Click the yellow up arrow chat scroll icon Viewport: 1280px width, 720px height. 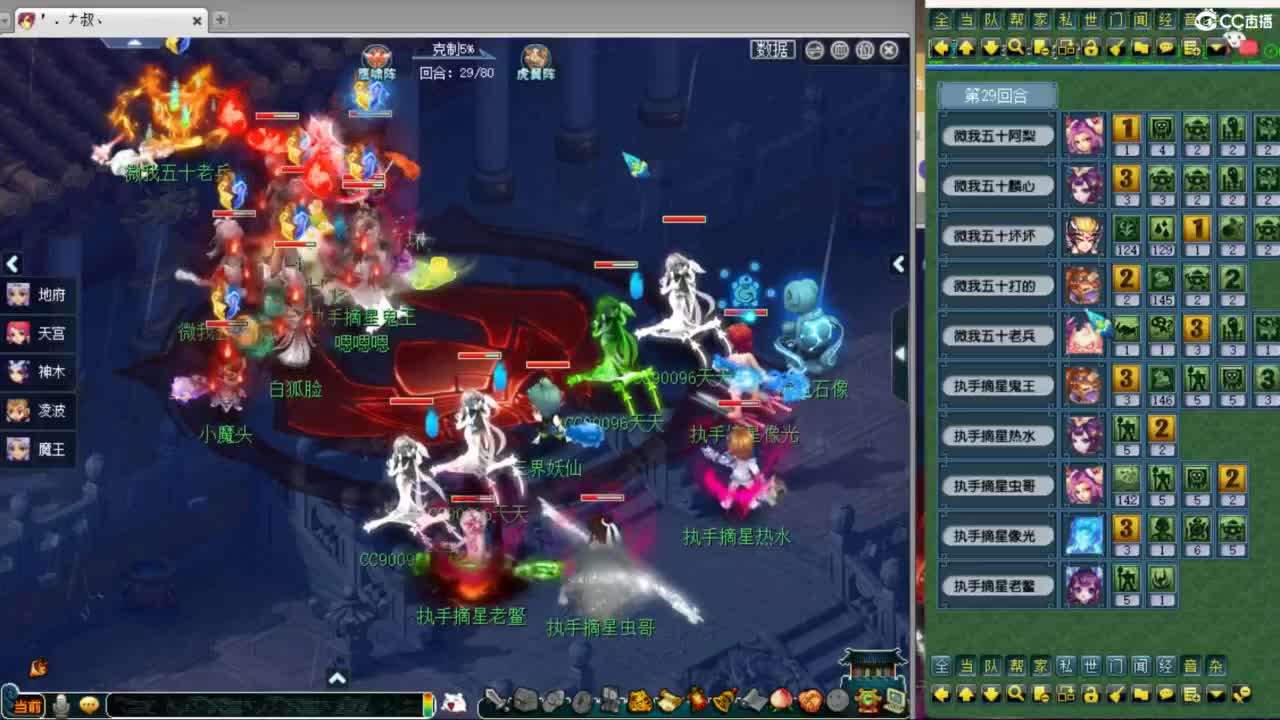[x=968, y=48]
